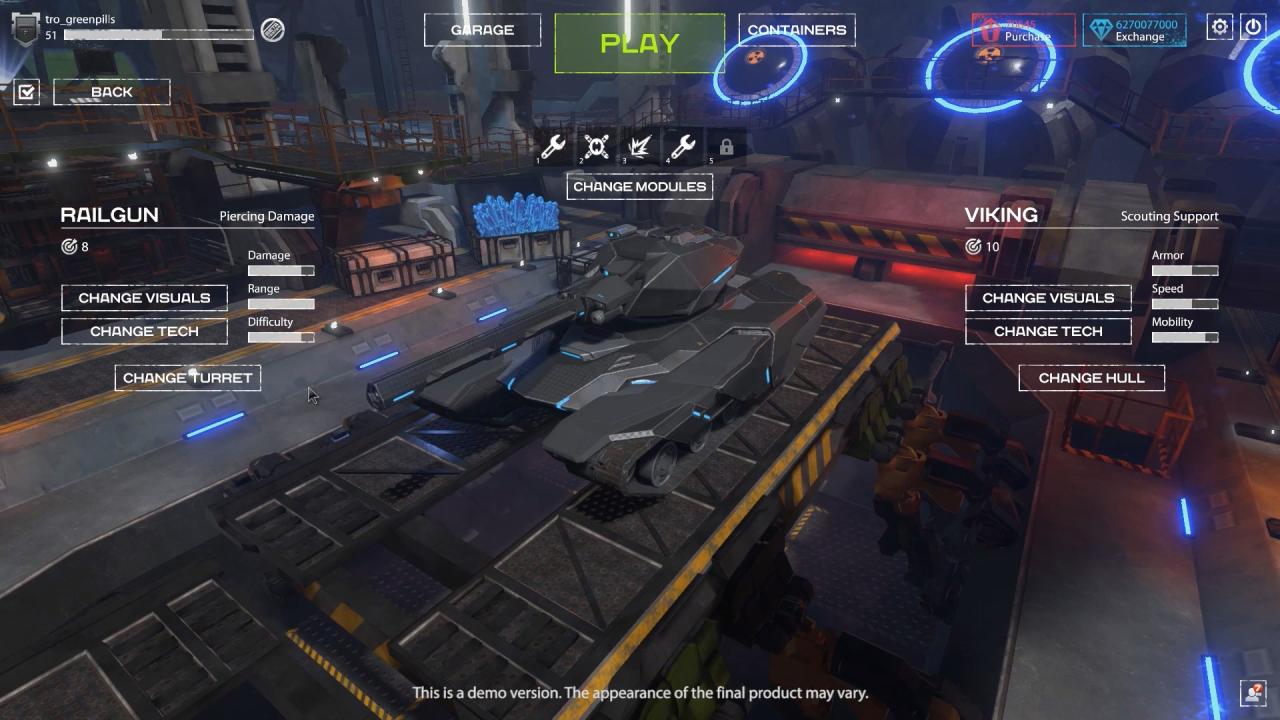Switch to the GARAGE screen
Screen dimensions: 1280x720
click(482, 30)
